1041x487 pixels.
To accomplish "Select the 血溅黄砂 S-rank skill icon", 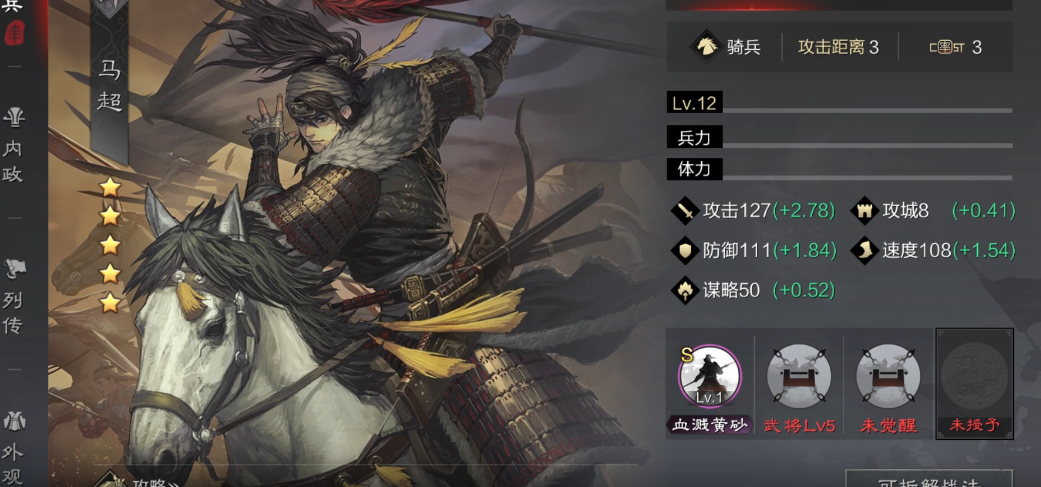I will click(709, 378).
